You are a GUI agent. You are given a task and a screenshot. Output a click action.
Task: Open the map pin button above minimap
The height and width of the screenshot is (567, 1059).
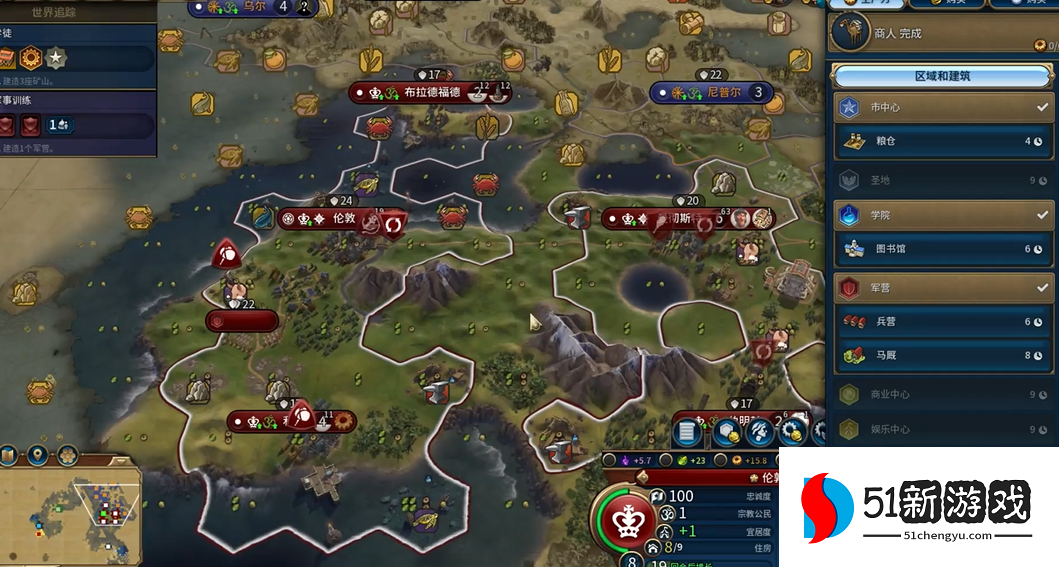[x=38, y=456]
